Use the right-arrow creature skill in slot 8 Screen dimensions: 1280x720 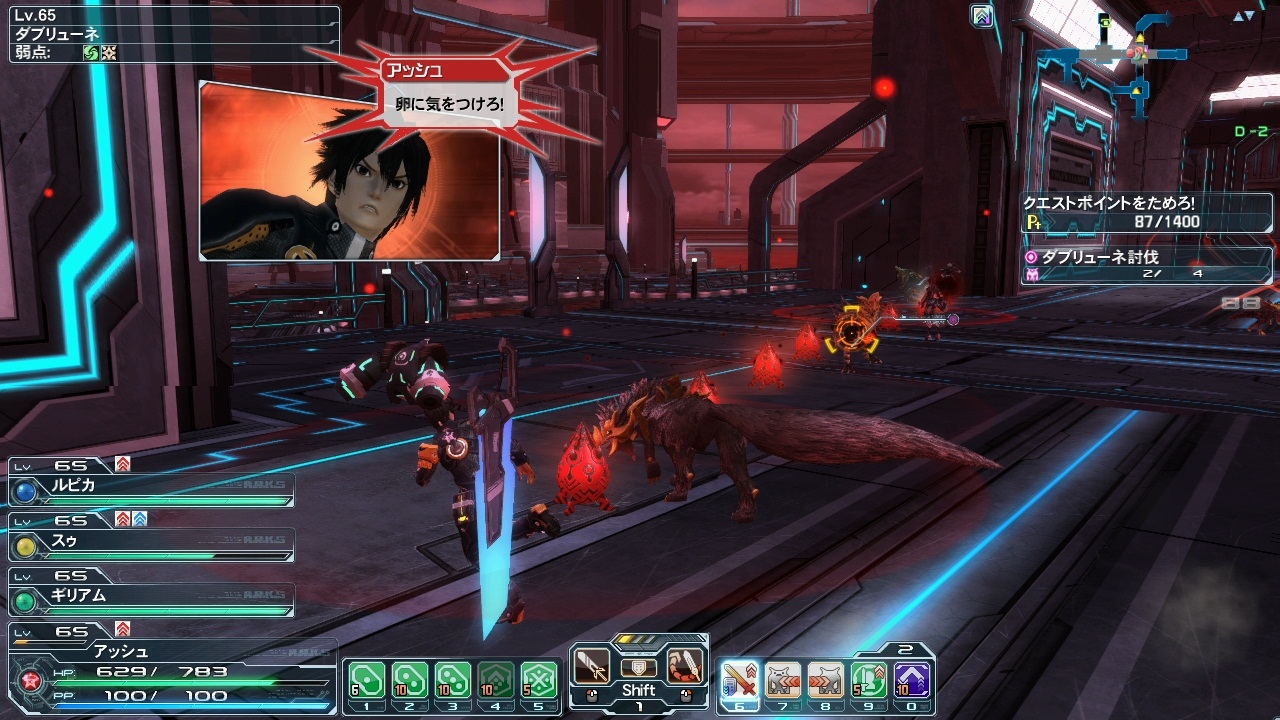pos(826,680)
